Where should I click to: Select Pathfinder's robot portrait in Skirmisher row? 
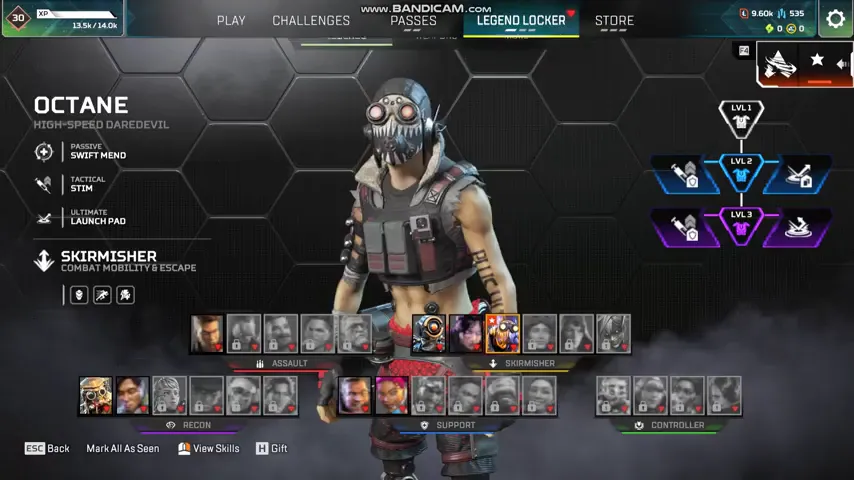pos(429,334)
